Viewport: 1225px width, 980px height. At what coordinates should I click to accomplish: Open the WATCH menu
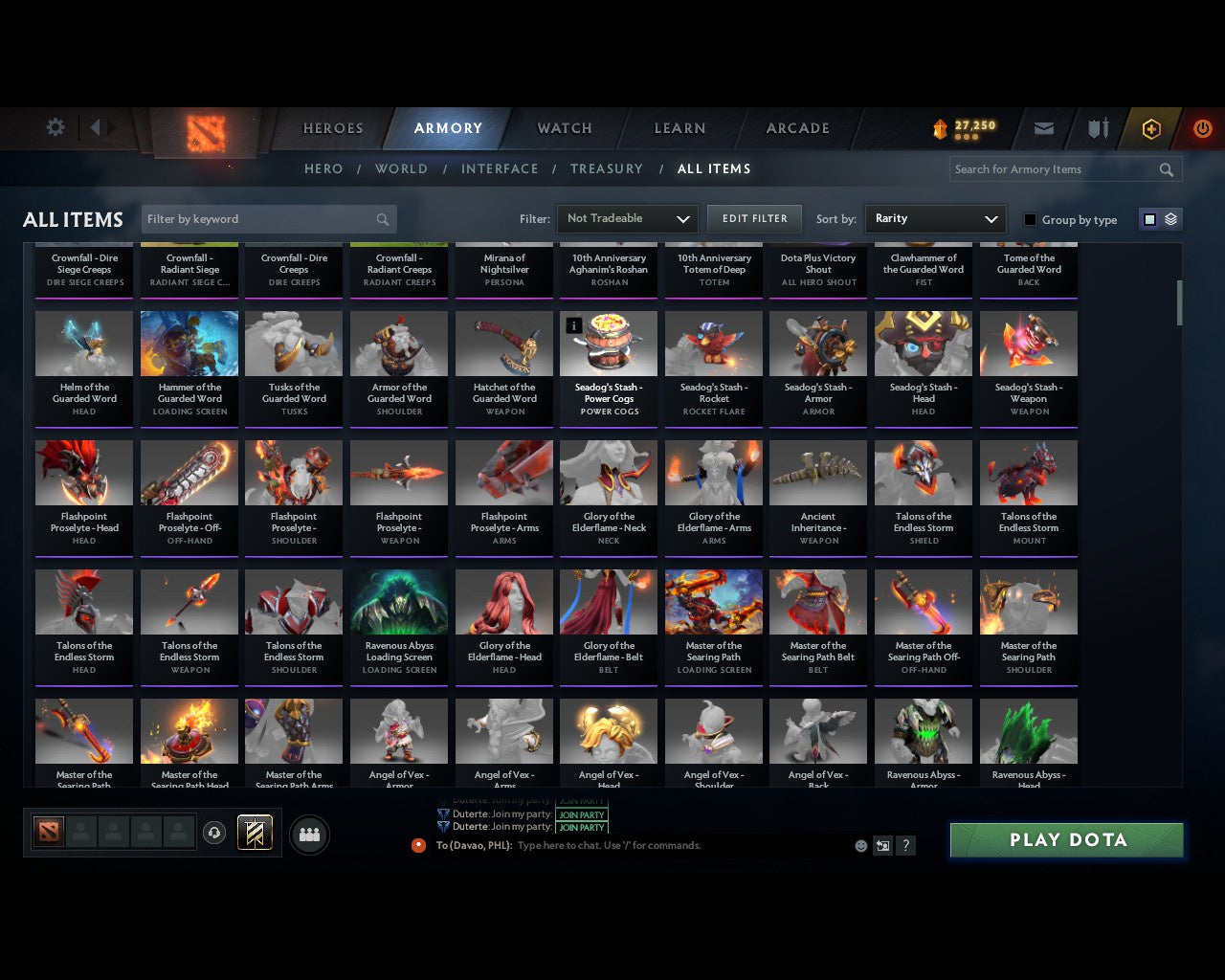click(564, 127)
